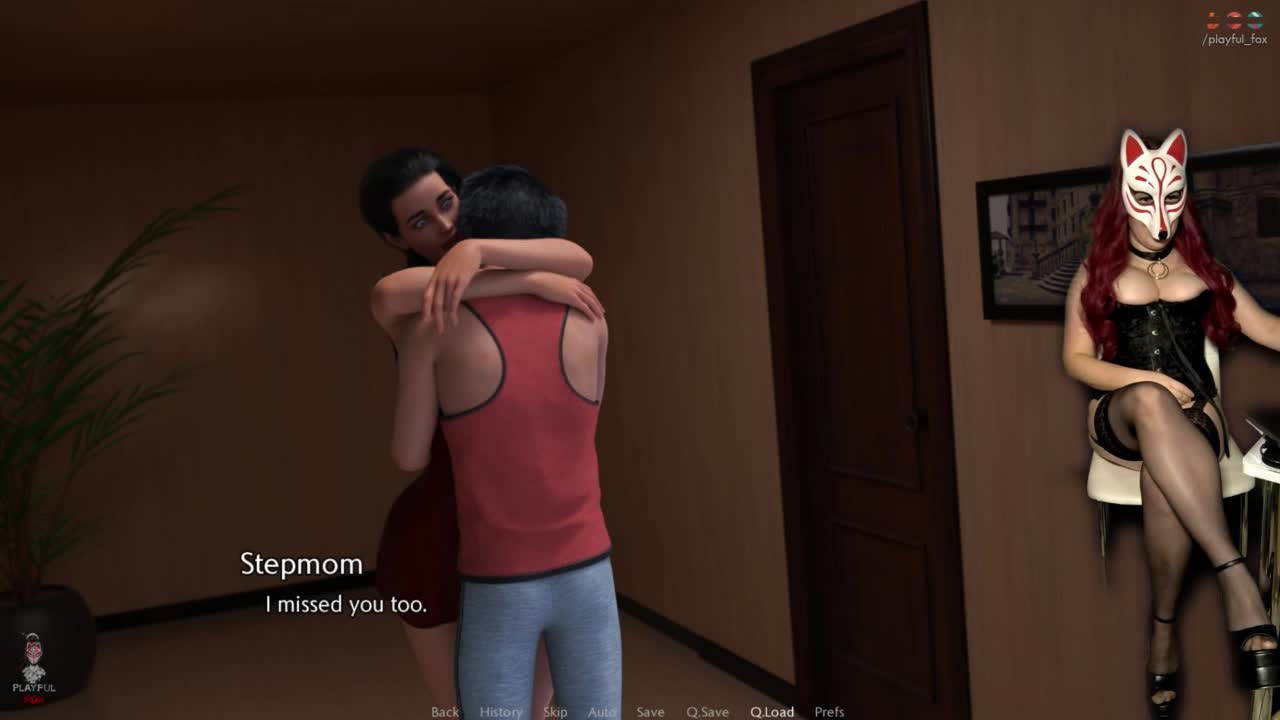Open the dialogue History log
This screenshot has width=1280, height=720.
[500, 712]
